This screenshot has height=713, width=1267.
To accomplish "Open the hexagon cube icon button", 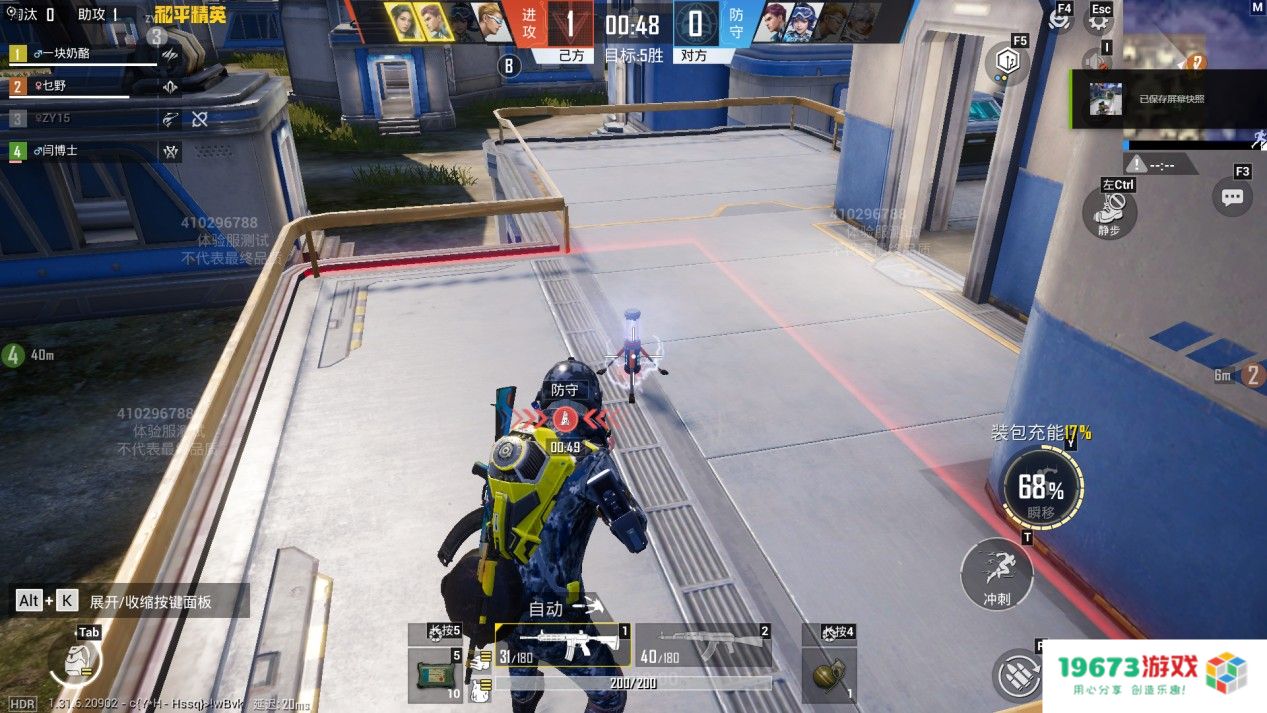I will pyautogui.click(x=1008, y=62).
